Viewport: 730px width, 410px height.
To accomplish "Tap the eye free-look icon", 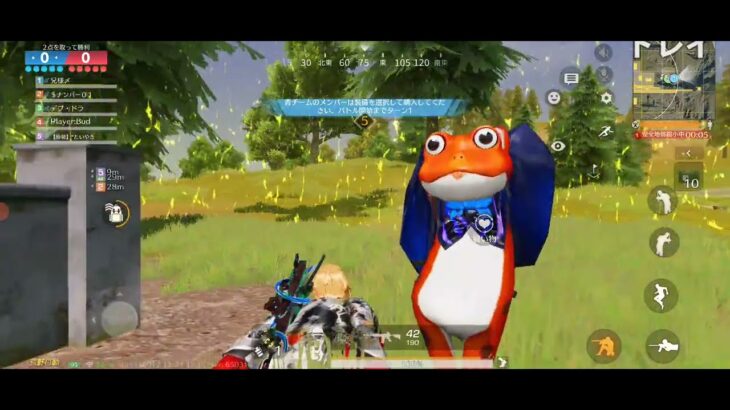I will click(558, 146).
